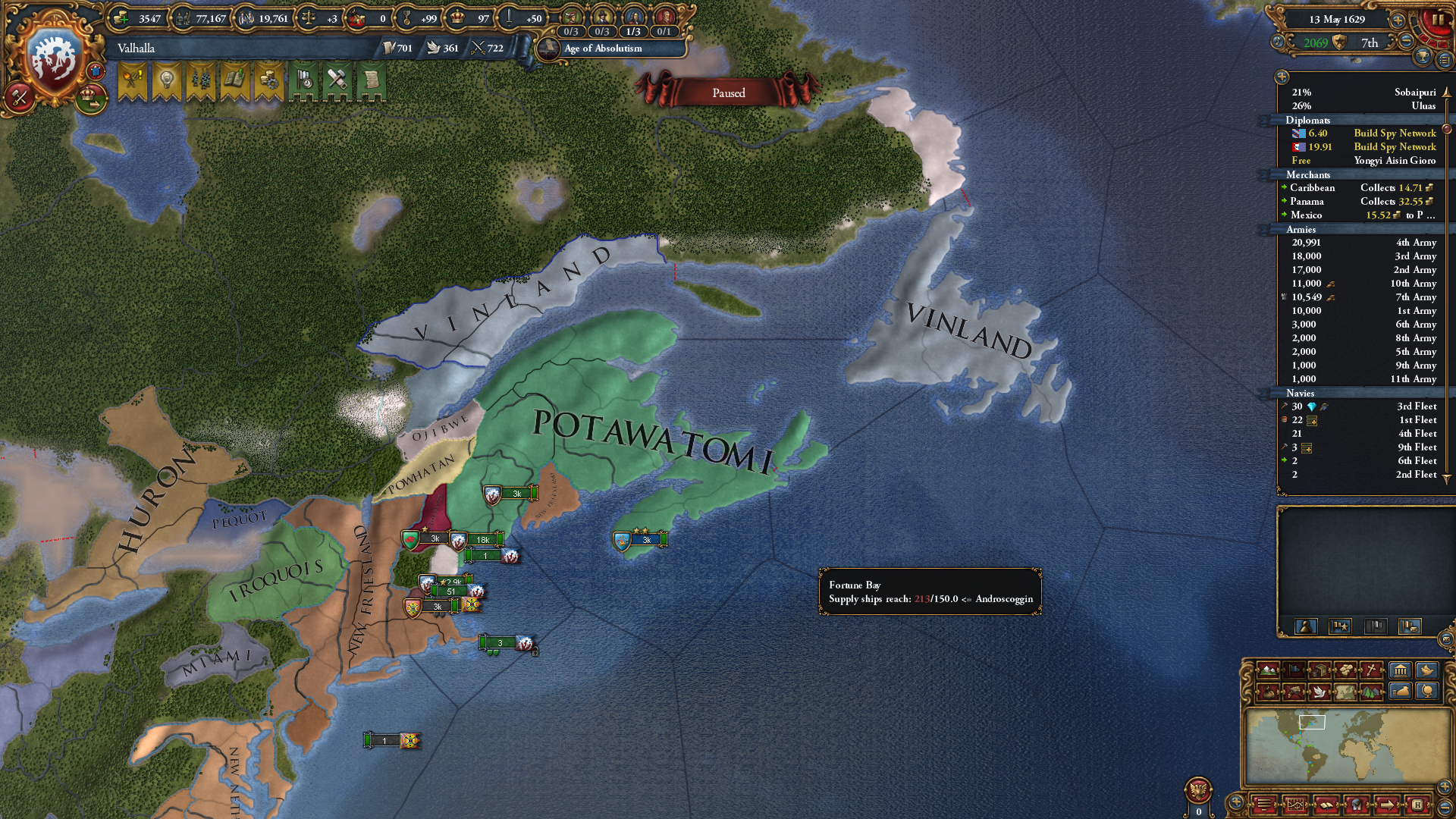Open the music player note icon
1456x819 pixels.
coord(1279,42)
